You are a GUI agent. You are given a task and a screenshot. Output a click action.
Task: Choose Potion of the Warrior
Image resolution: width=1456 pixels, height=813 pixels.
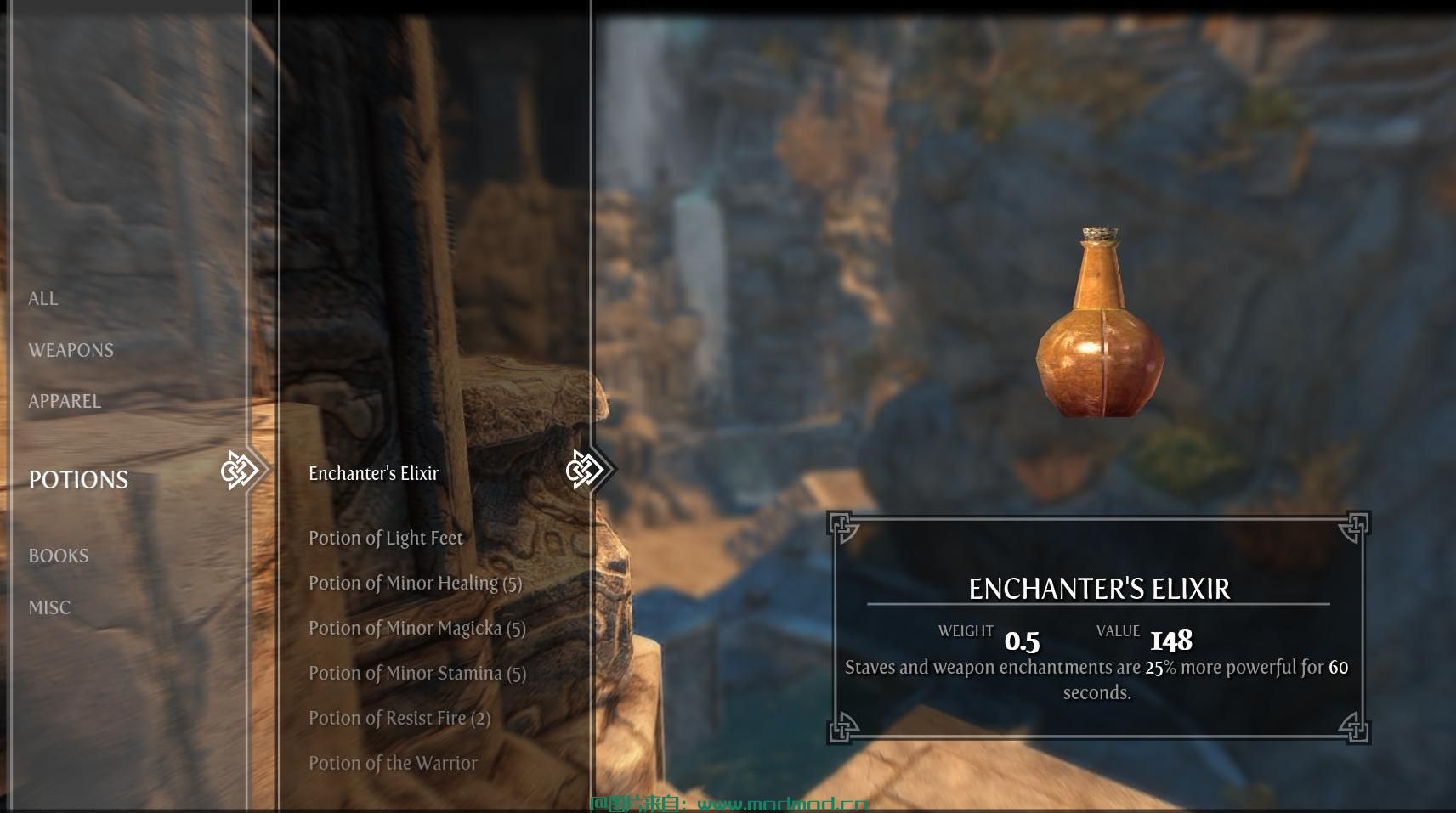click(x=393, y=764)
